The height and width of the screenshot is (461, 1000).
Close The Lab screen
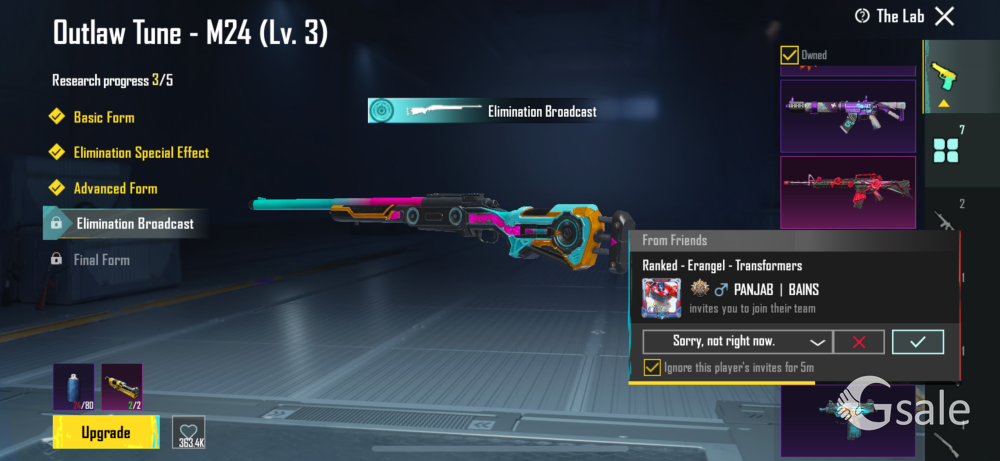tap(944, 16)
